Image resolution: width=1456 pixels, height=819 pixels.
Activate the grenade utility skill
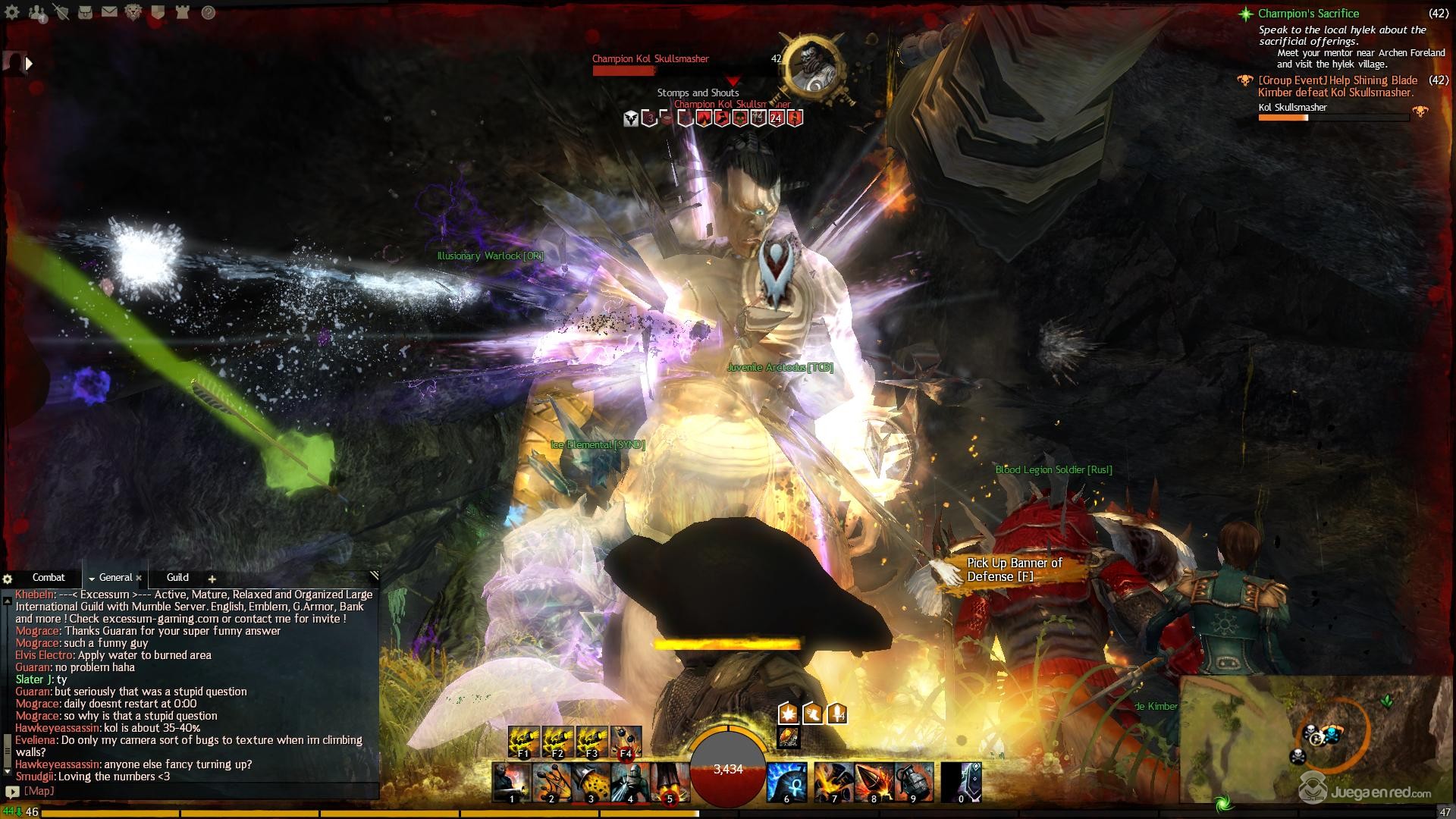(x=914, y=782)
